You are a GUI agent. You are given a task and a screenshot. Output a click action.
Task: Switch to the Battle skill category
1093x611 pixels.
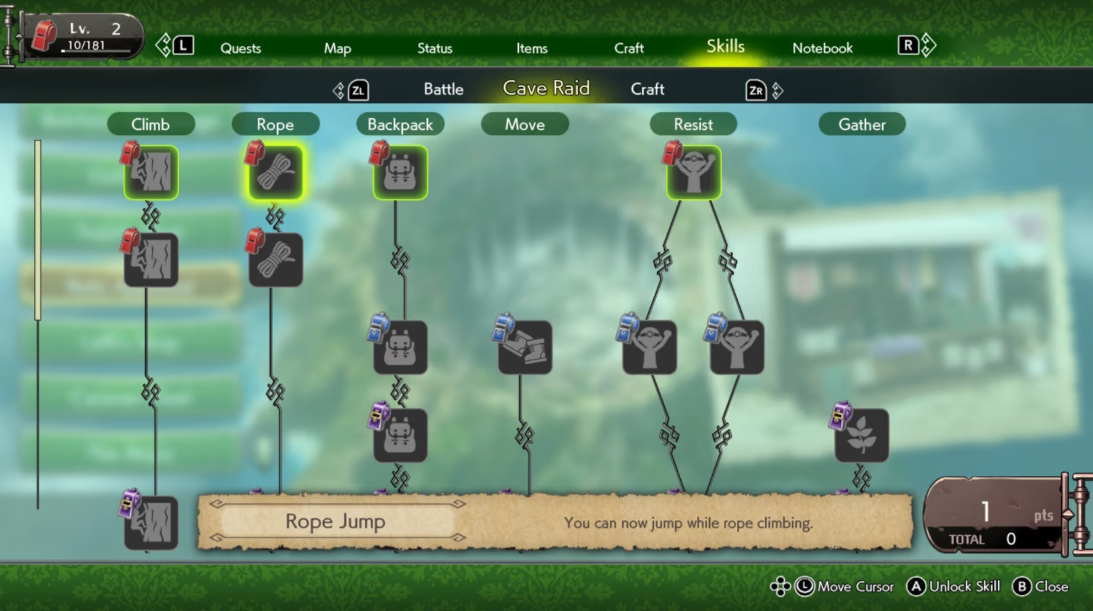click(443, 89)
